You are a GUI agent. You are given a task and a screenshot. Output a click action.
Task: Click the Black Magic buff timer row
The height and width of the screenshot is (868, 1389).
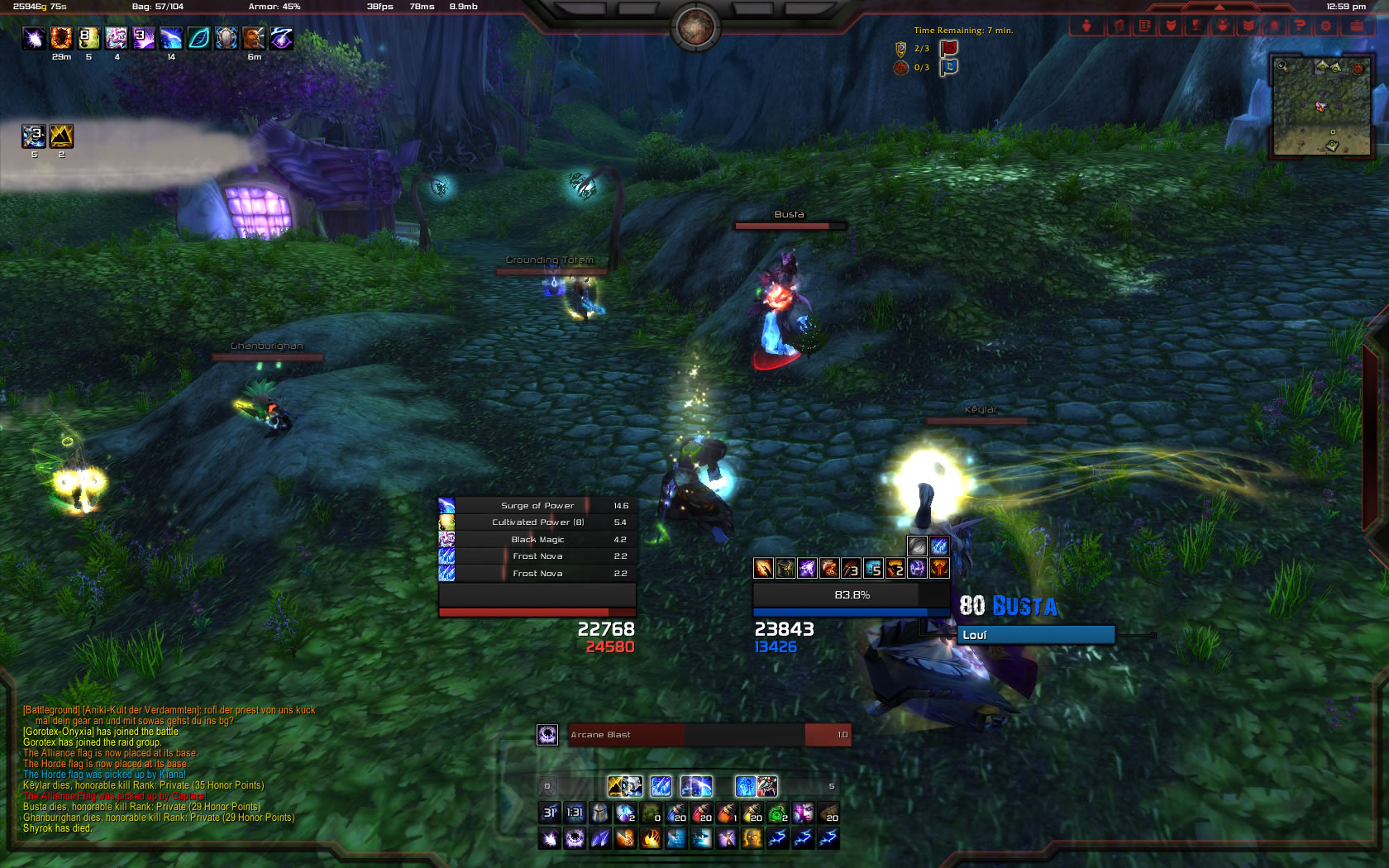537,539
